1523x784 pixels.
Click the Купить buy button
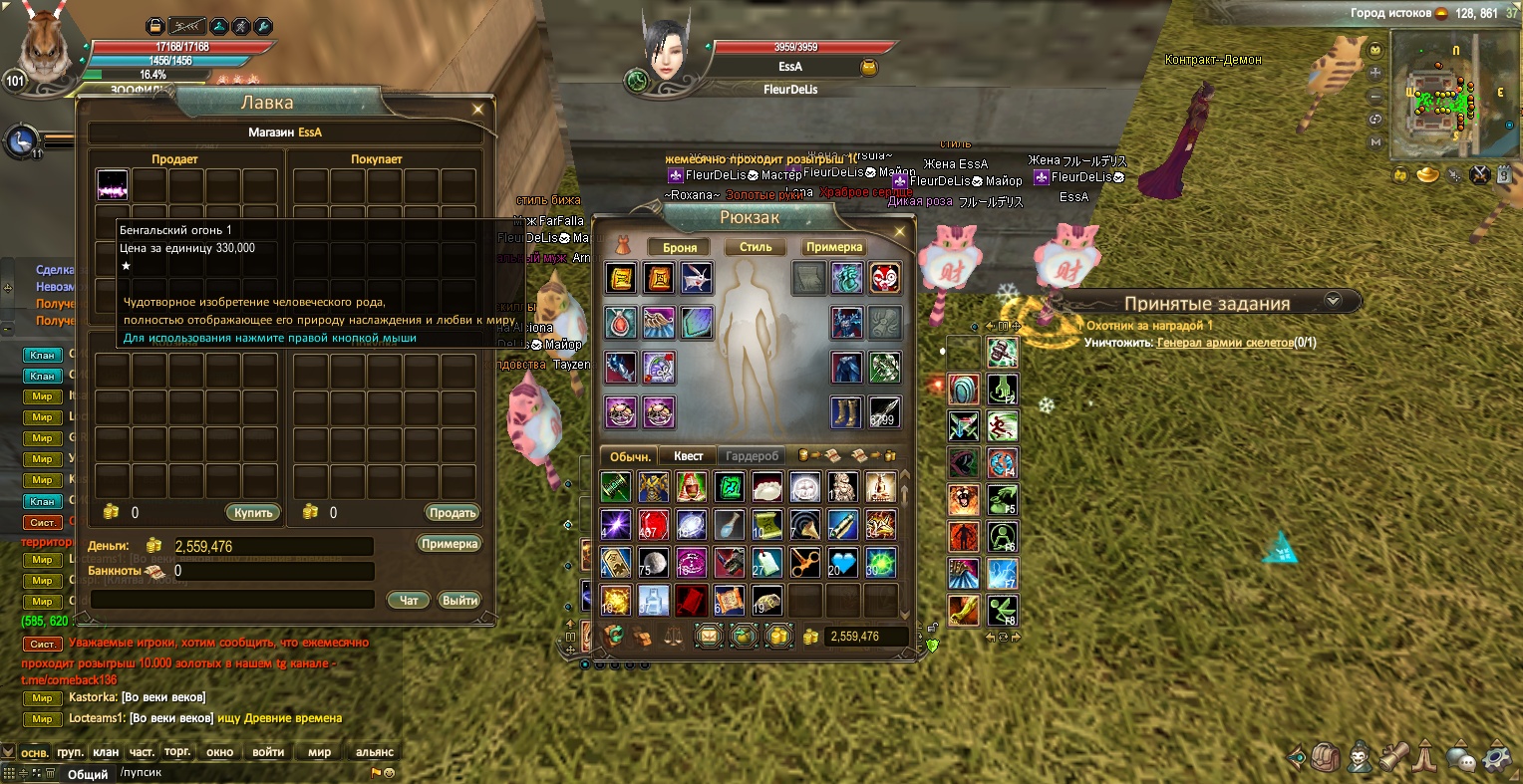[253, 512]
